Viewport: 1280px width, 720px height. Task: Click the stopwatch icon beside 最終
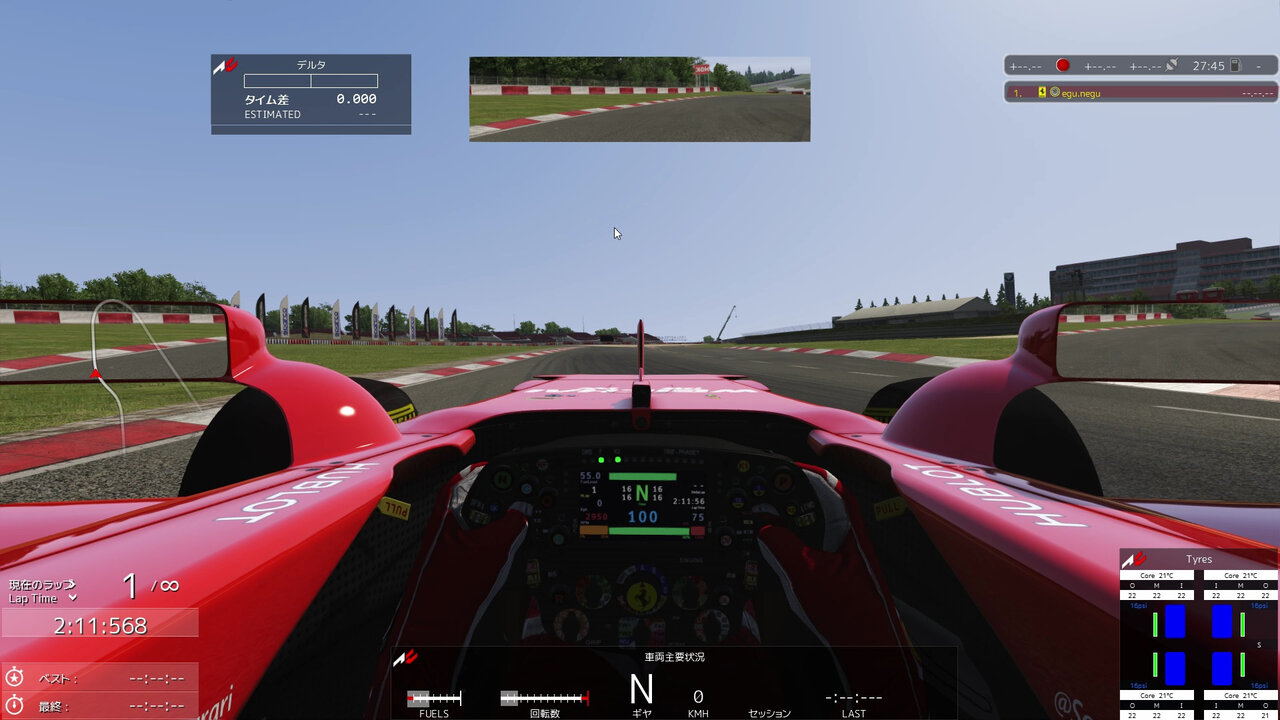point(15,703)
